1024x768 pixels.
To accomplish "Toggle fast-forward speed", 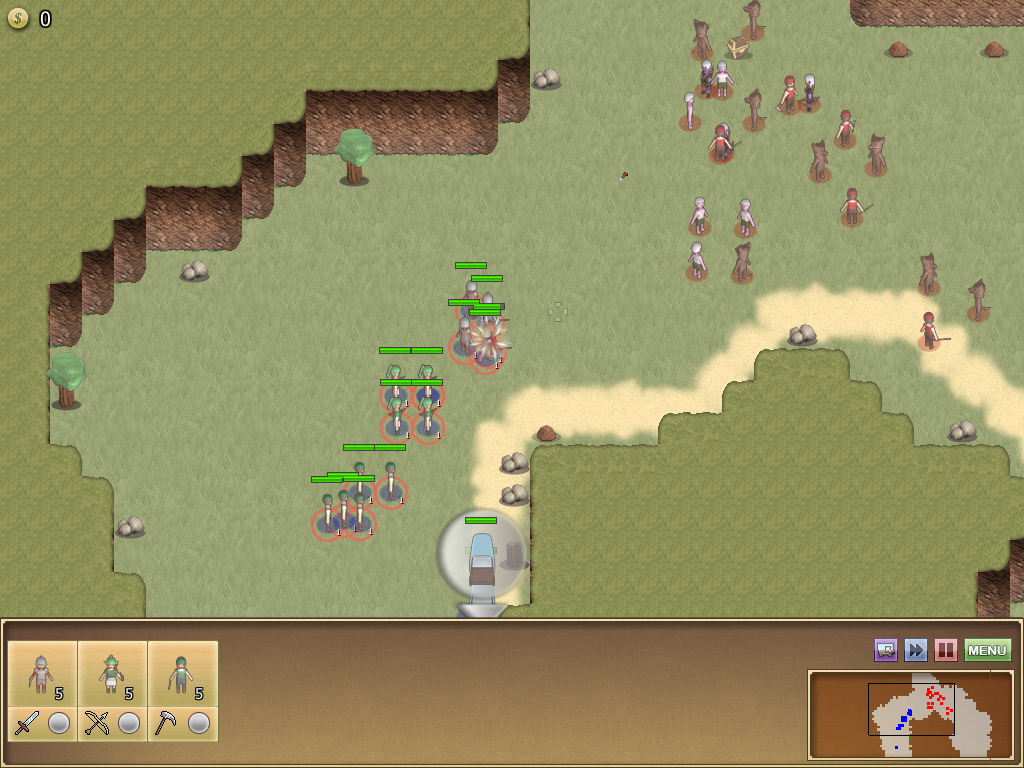I will pyautogui.click(x=916, y=651).
